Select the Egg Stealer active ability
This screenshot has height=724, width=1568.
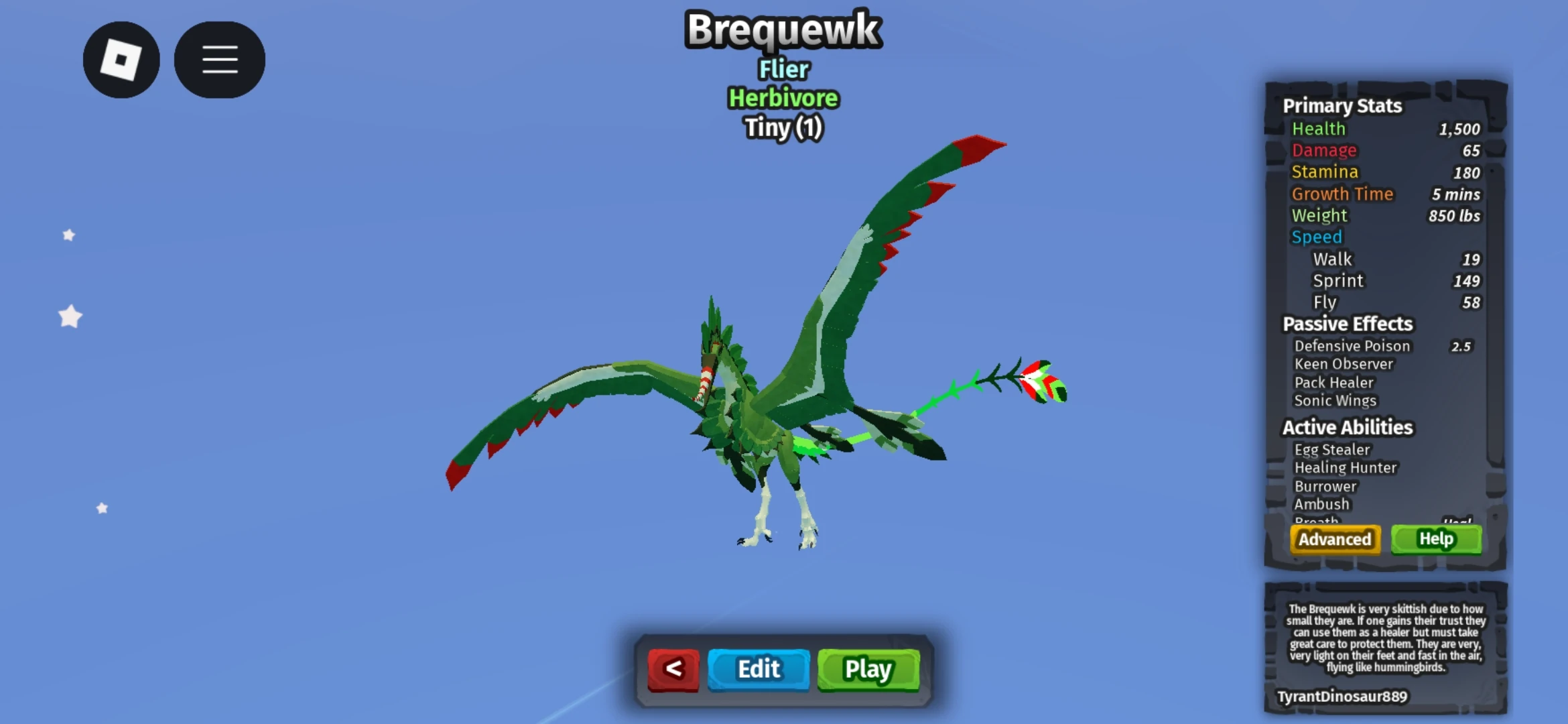(1333, 449)
